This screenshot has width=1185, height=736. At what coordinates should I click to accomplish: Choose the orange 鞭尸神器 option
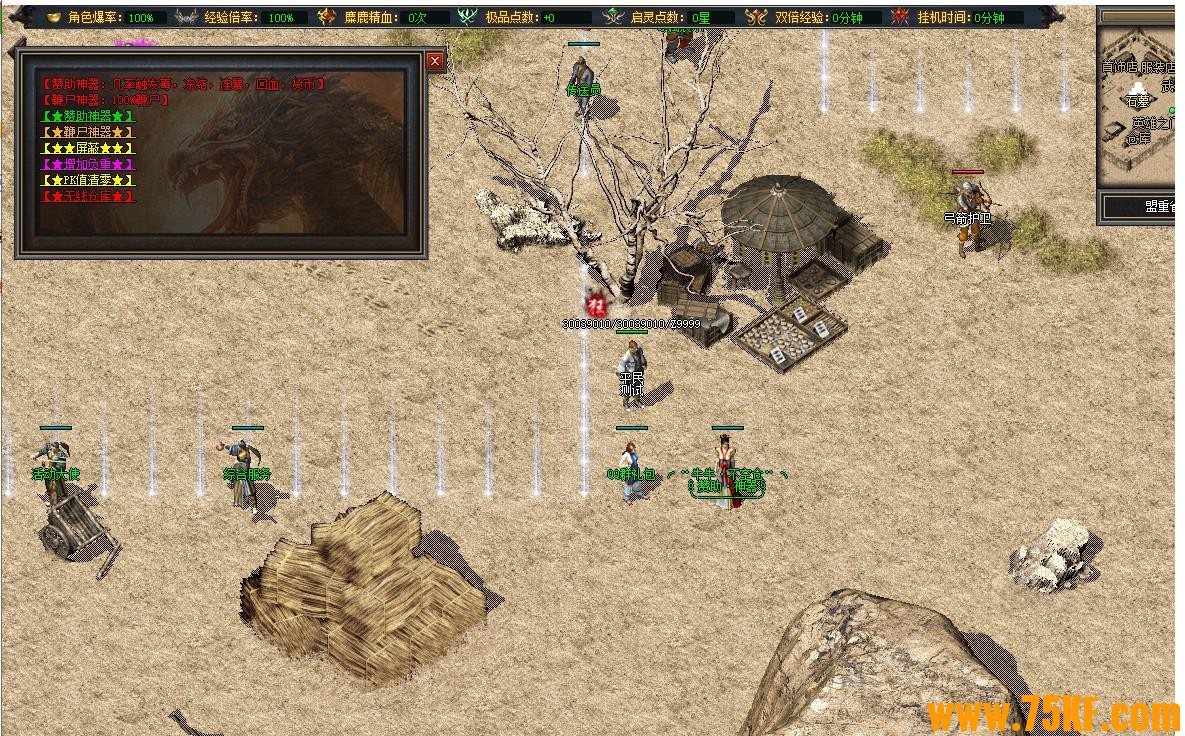click(88, 132)
